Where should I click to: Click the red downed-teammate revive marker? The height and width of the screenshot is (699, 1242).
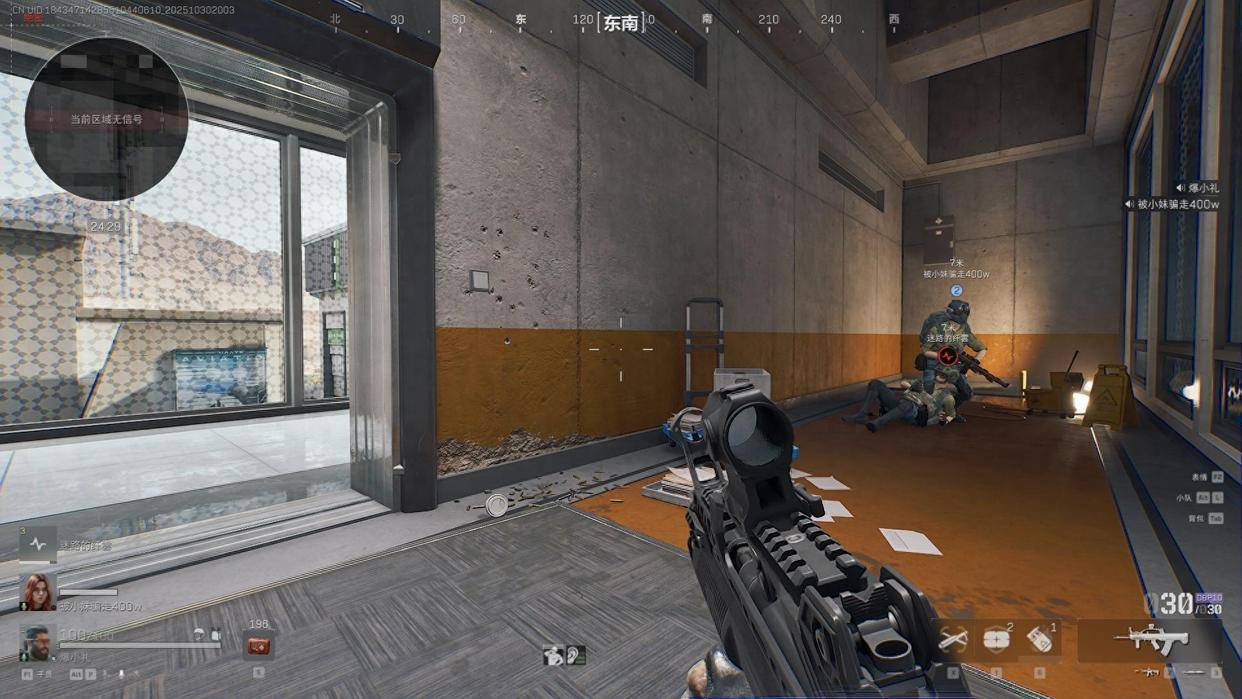click(x=949, y=354)
